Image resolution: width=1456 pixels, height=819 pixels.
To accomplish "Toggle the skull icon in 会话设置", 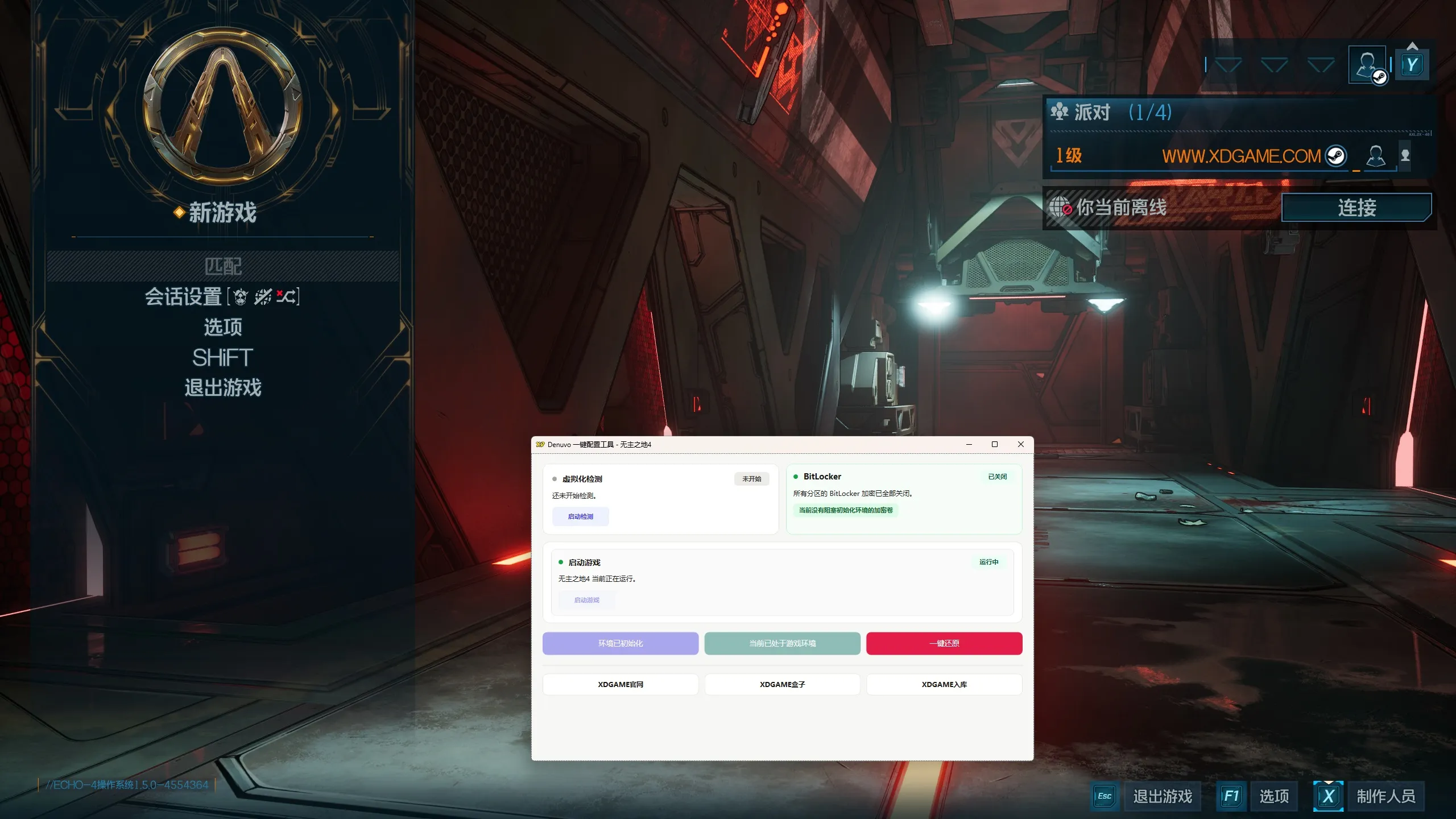I will 239,297.
